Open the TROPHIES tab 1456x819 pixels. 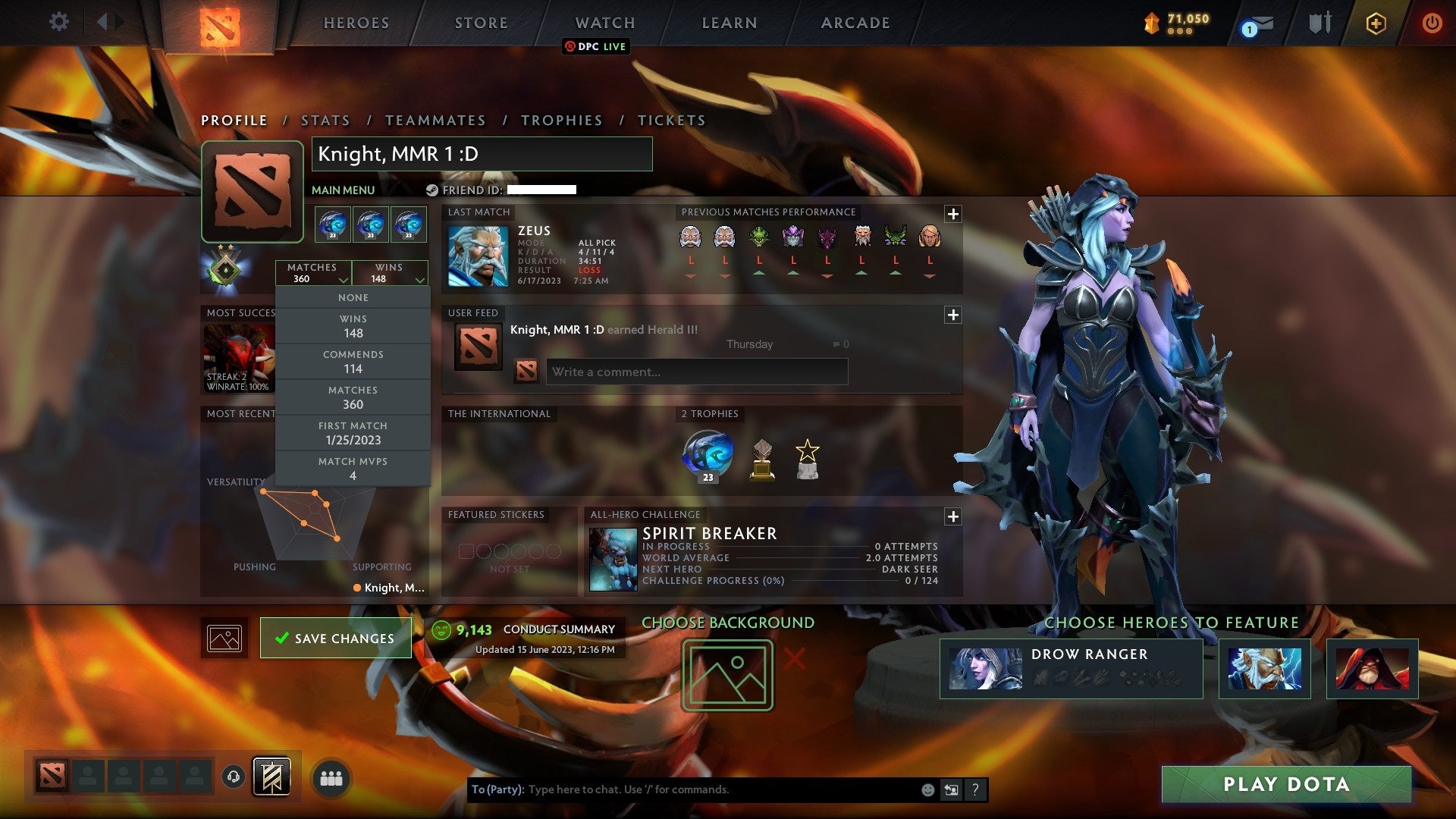(561, 120)
